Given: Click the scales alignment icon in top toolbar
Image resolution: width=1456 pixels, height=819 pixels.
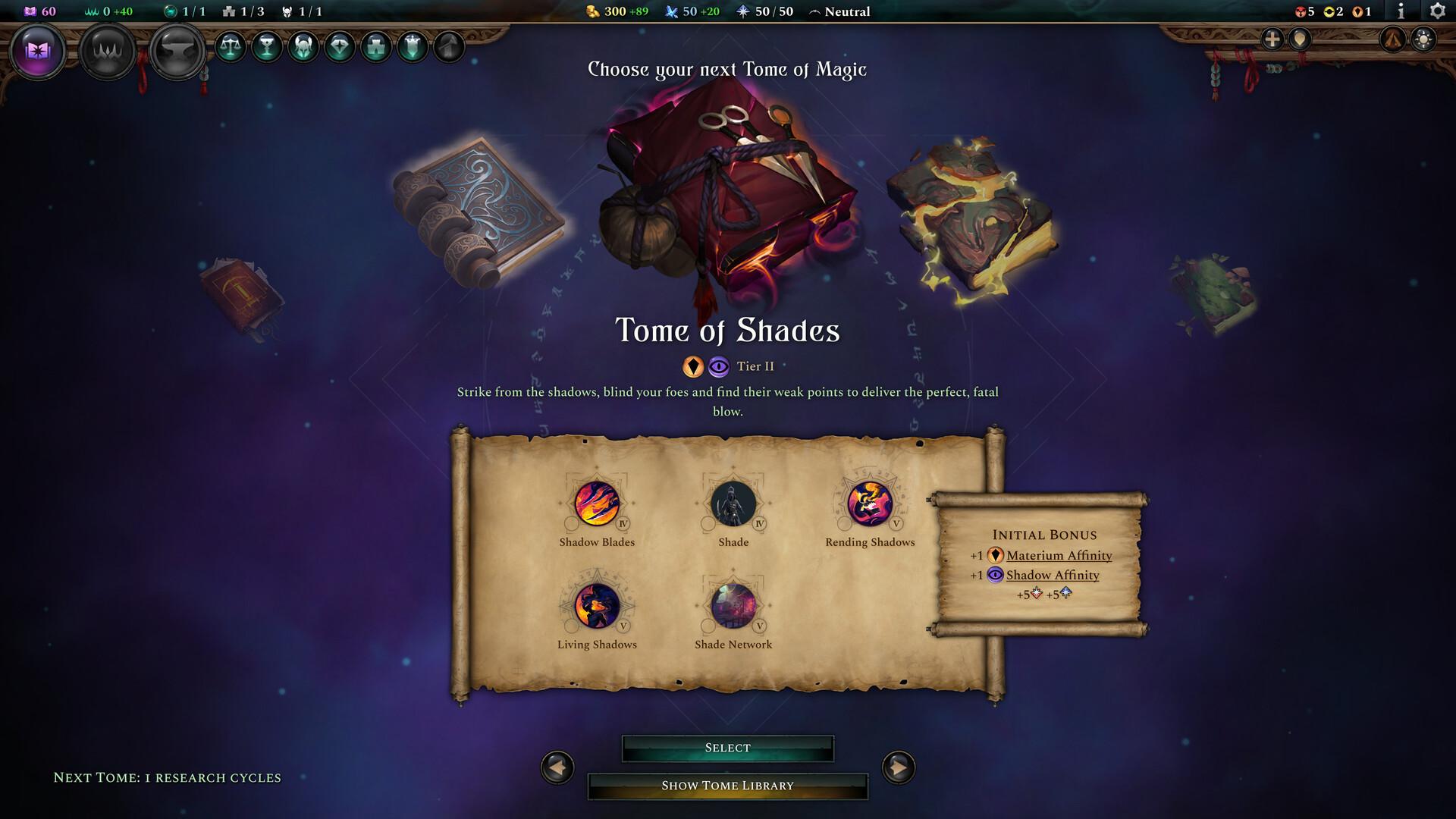Looking at the screenshot, I should tap(231, 48).
